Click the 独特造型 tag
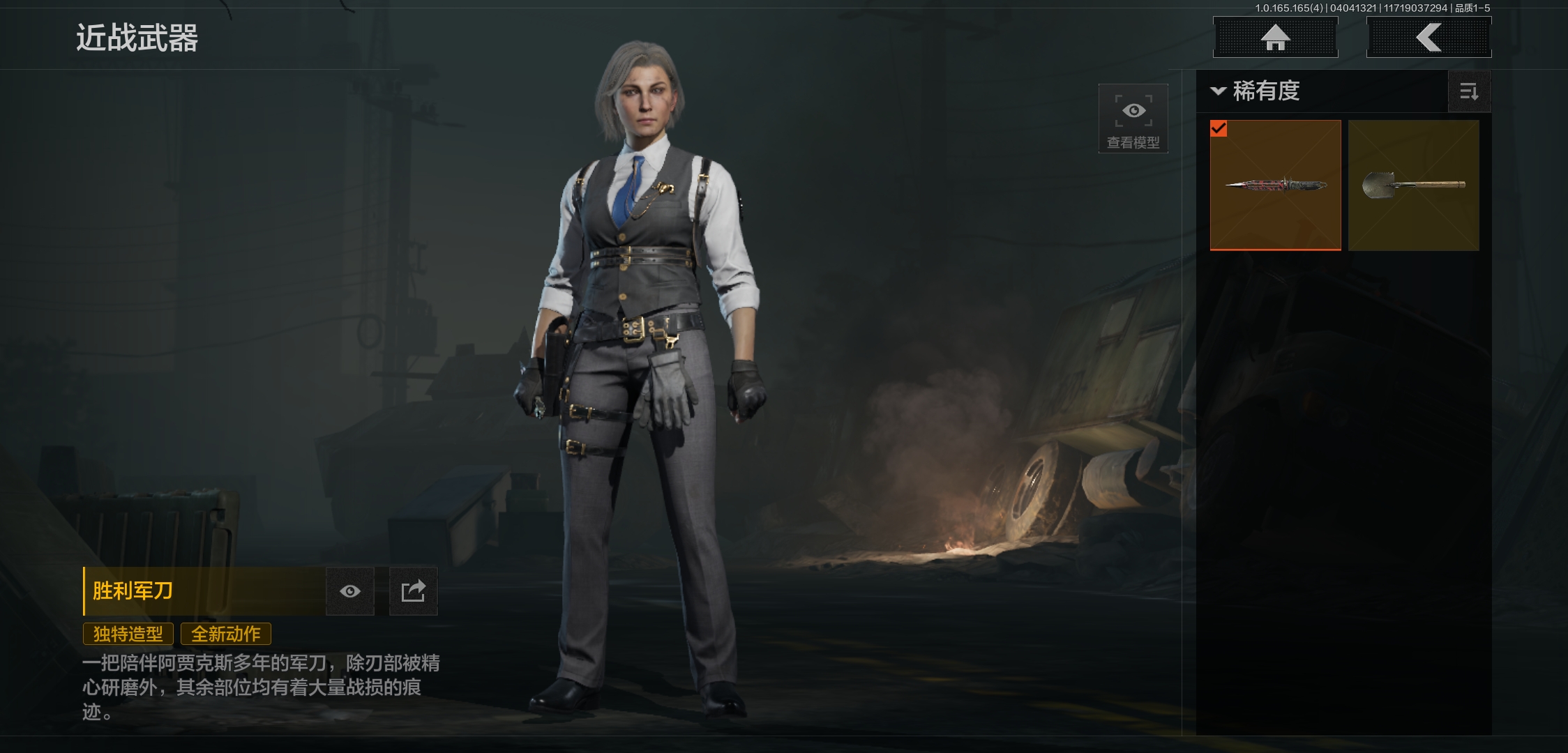 click(x=128, y=634)
